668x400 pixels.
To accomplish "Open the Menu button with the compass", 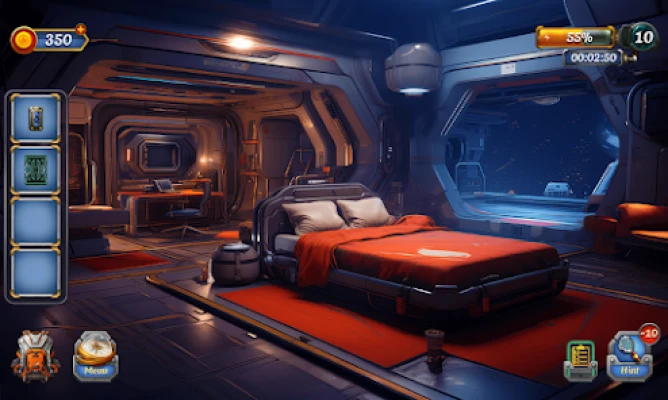I will pos(95,355).
